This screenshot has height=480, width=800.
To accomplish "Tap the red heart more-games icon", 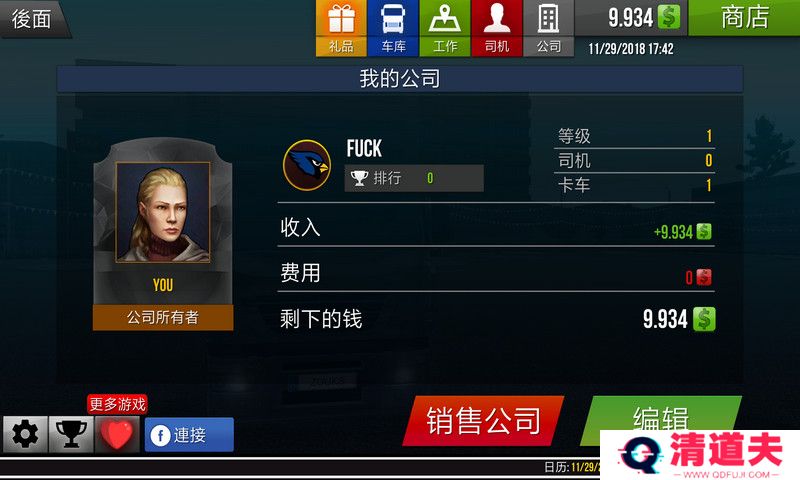I will 117,435.
